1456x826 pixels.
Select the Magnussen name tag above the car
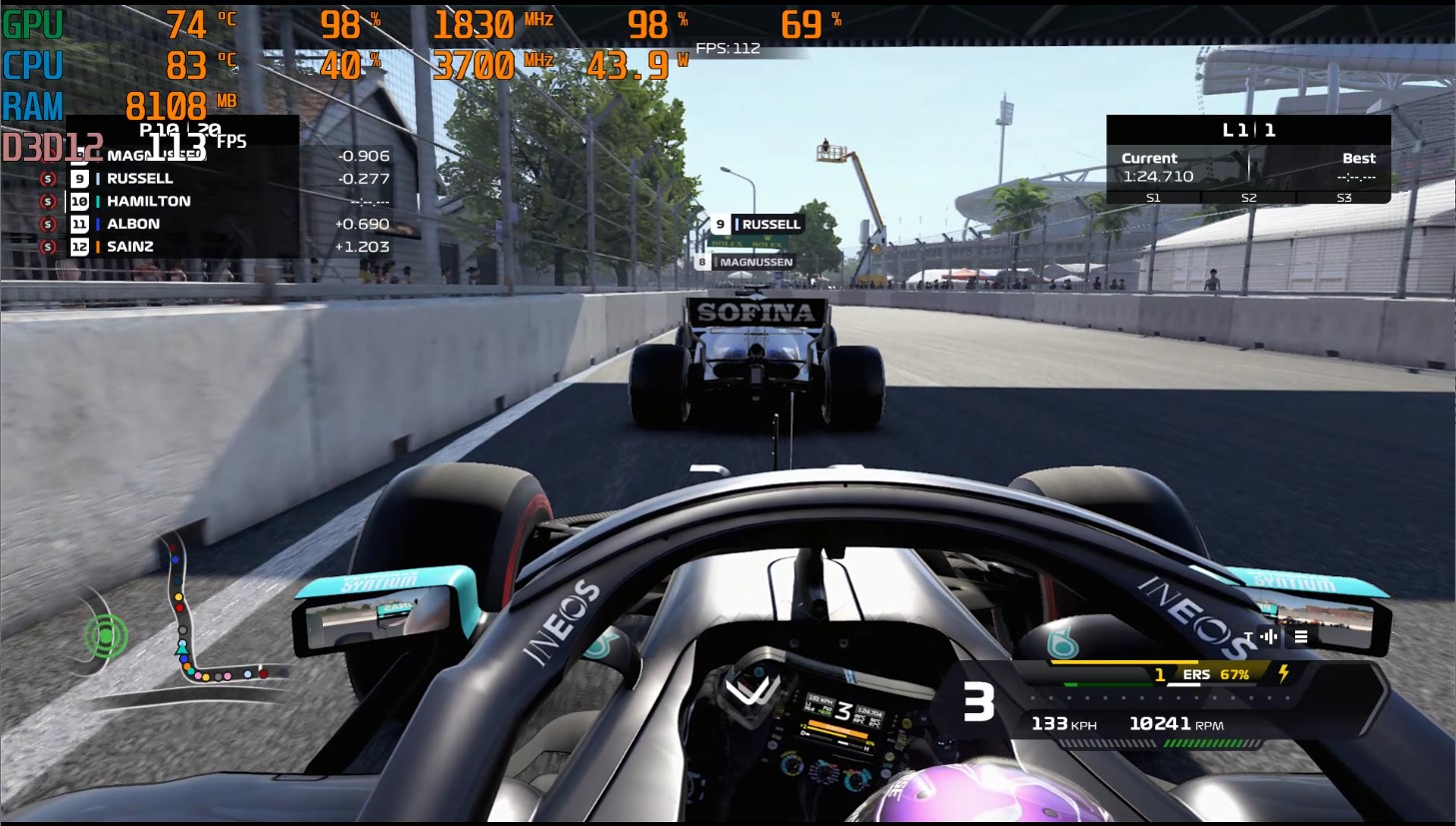coord(745,262)
